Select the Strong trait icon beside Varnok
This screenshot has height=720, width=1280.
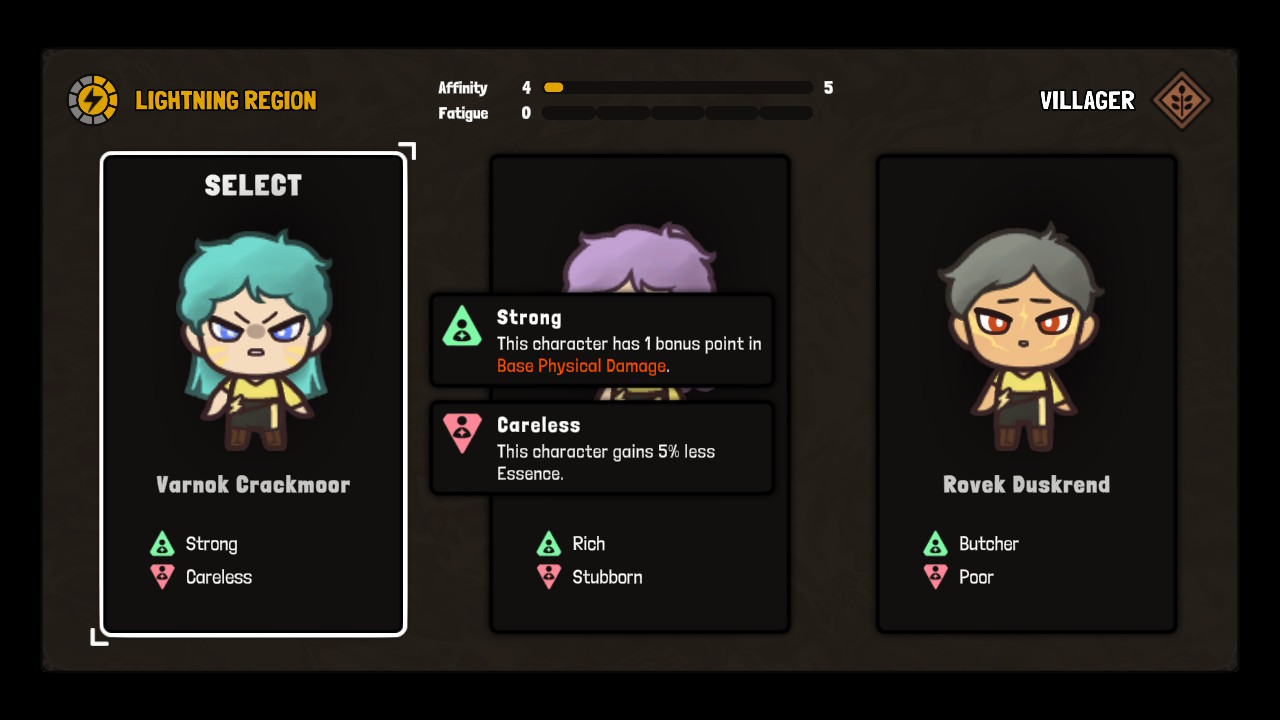162,543
